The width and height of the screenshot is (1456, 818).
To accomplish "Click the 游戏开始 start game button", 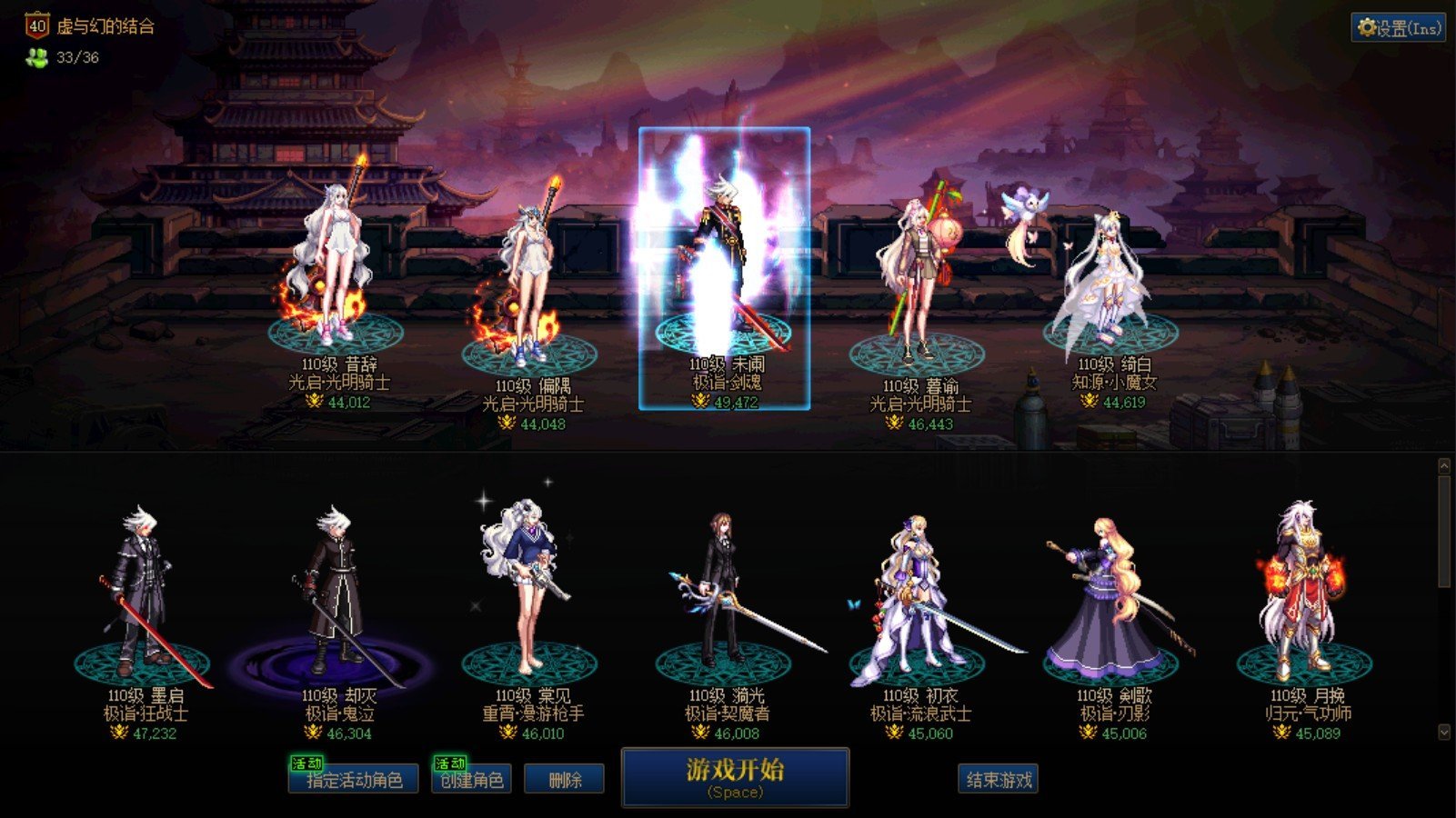I will click(735, 777).
